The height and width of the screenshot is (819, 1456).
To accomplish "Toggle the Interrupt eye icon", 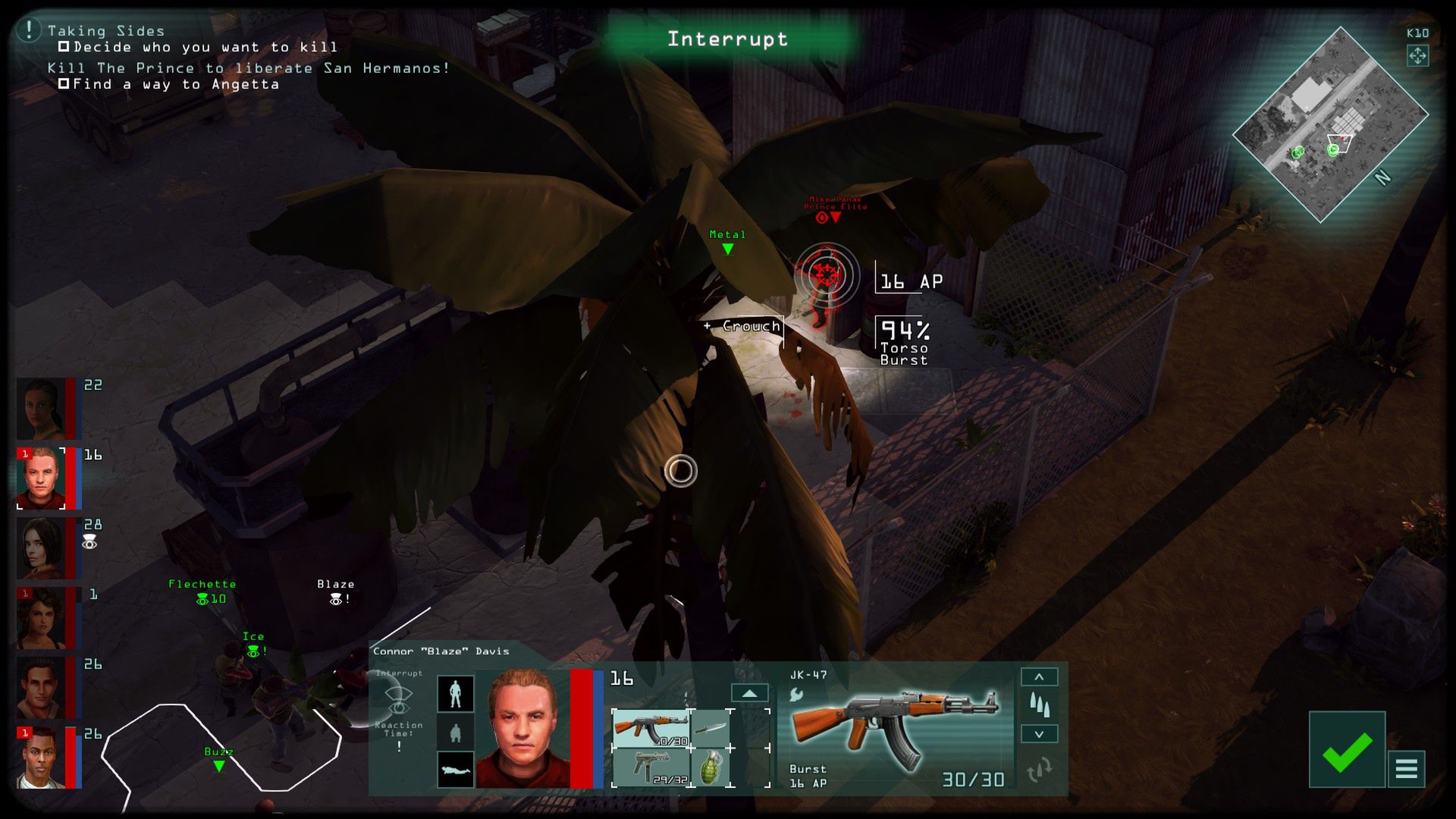I will point(398,700).
